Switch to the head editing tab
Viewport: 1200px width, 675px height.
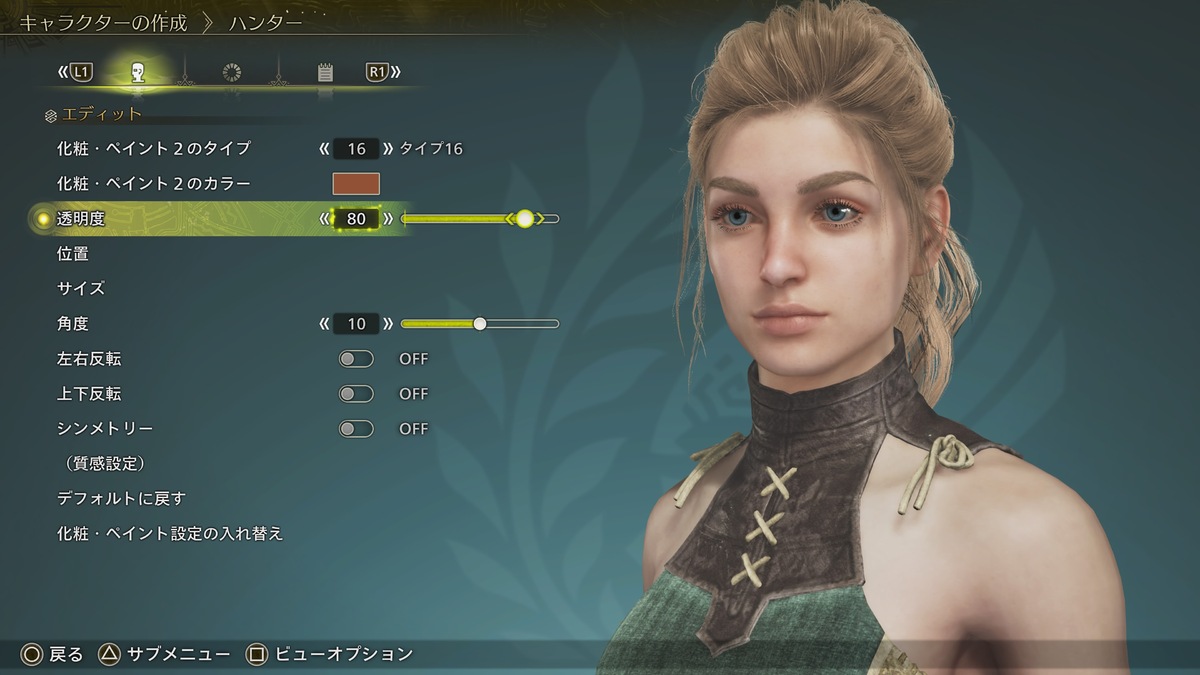pyautogui.click(x=138, y=72)
